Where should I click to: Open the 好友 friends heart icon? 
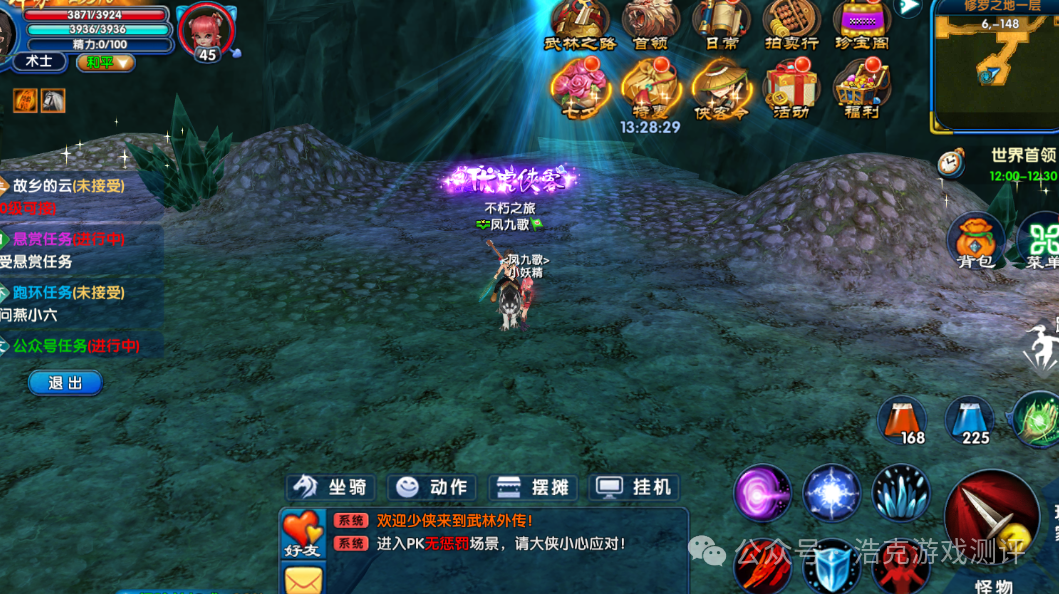tap(302, 534)
